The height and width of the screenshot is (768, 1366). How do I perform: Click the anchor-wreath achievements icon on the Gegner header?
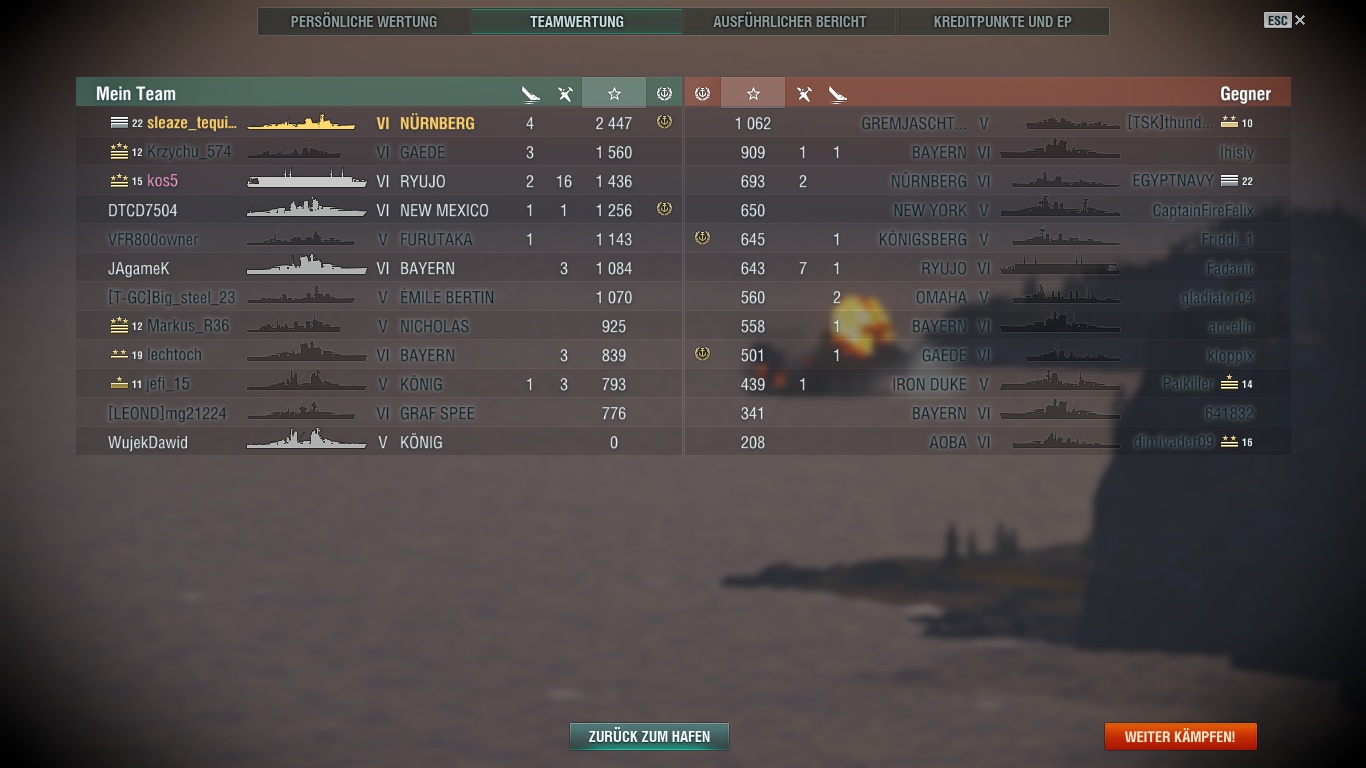point(703,92)
